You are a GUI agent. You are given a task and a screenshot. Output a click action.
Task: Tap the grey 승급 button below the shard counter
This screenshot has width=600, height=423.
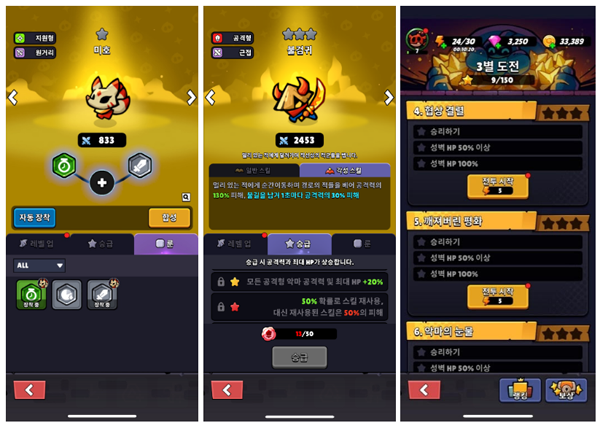tap(300, 356)
